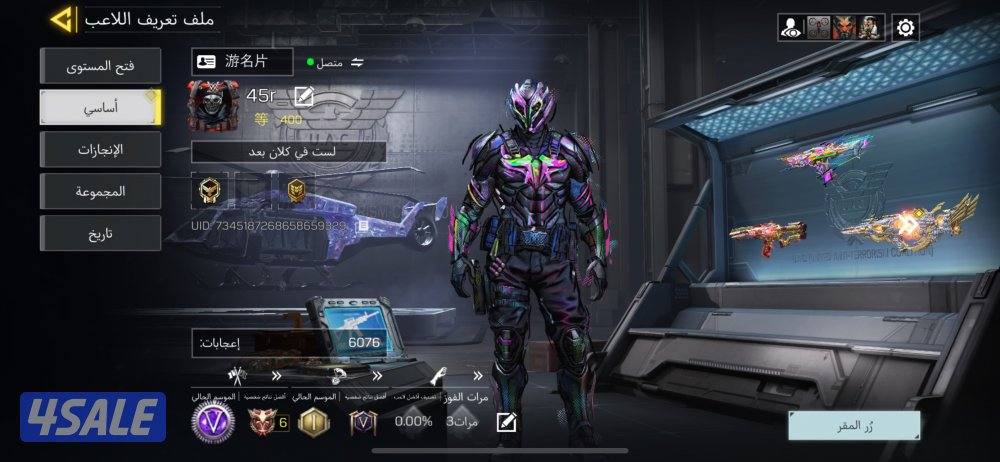Open the 游名片 name card button
Image resolution: width=1000 pixels, height=462 pixels.
coord(243,62)
